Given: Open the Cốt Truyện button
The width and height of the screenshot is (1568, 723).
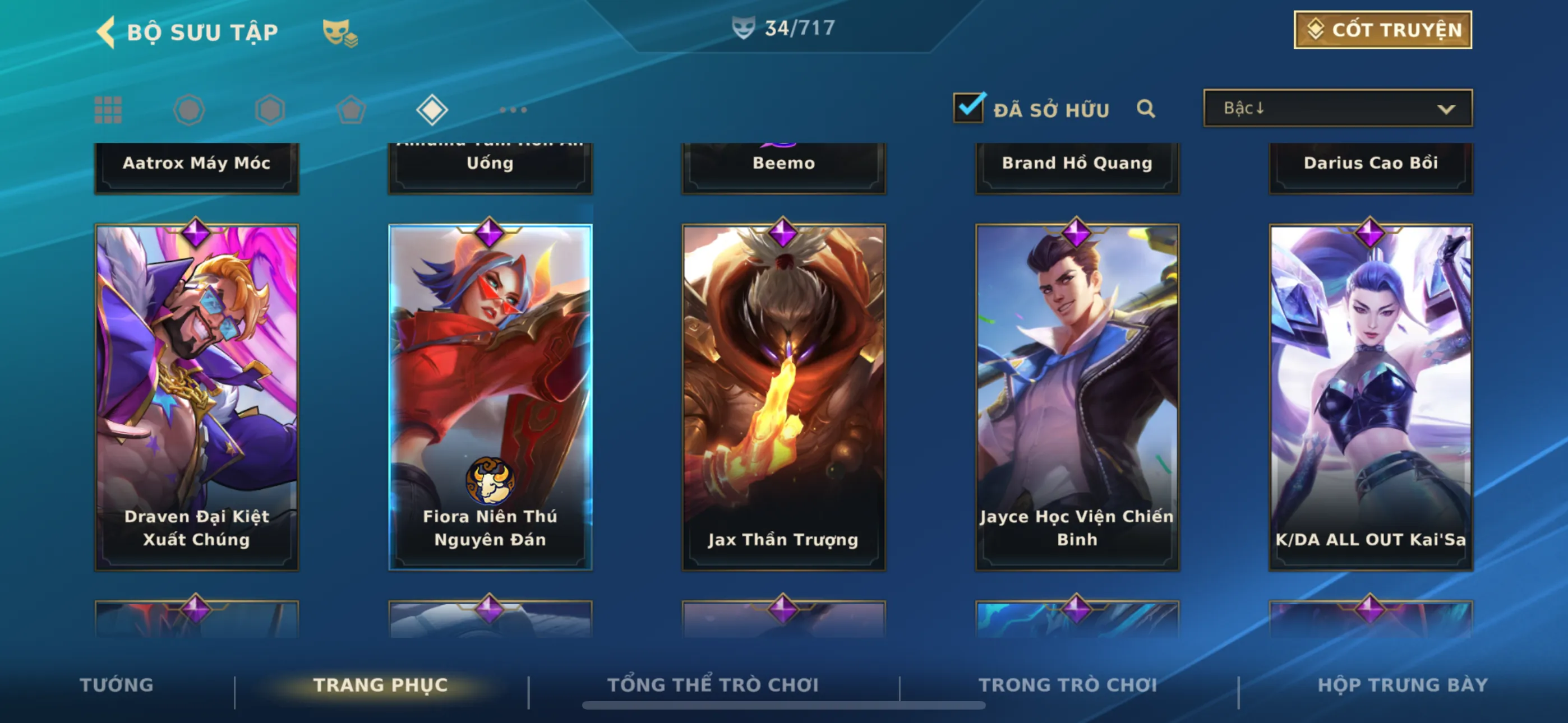Looking at the screenshot, I should coord(1382,30).
